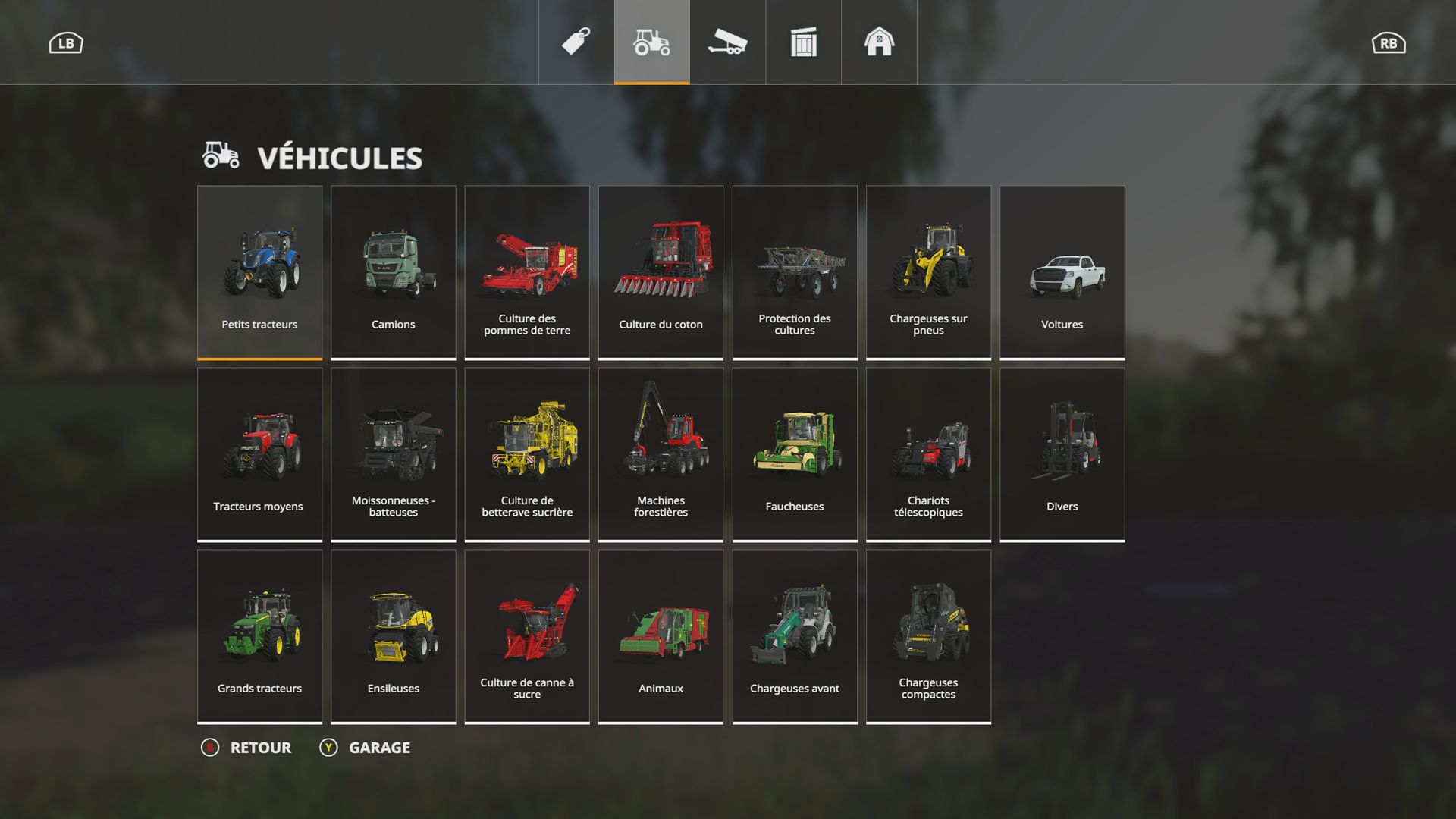
Task: Select the Chariots télescopiques category
Action: (928, 453)
